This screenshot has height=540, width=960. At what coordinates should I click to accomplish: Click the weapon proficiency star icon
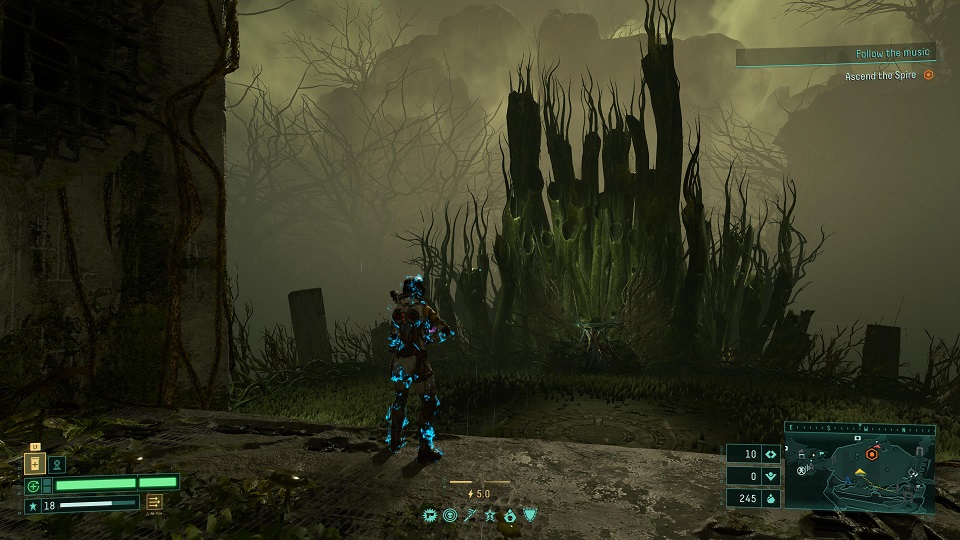coord(32,506)
